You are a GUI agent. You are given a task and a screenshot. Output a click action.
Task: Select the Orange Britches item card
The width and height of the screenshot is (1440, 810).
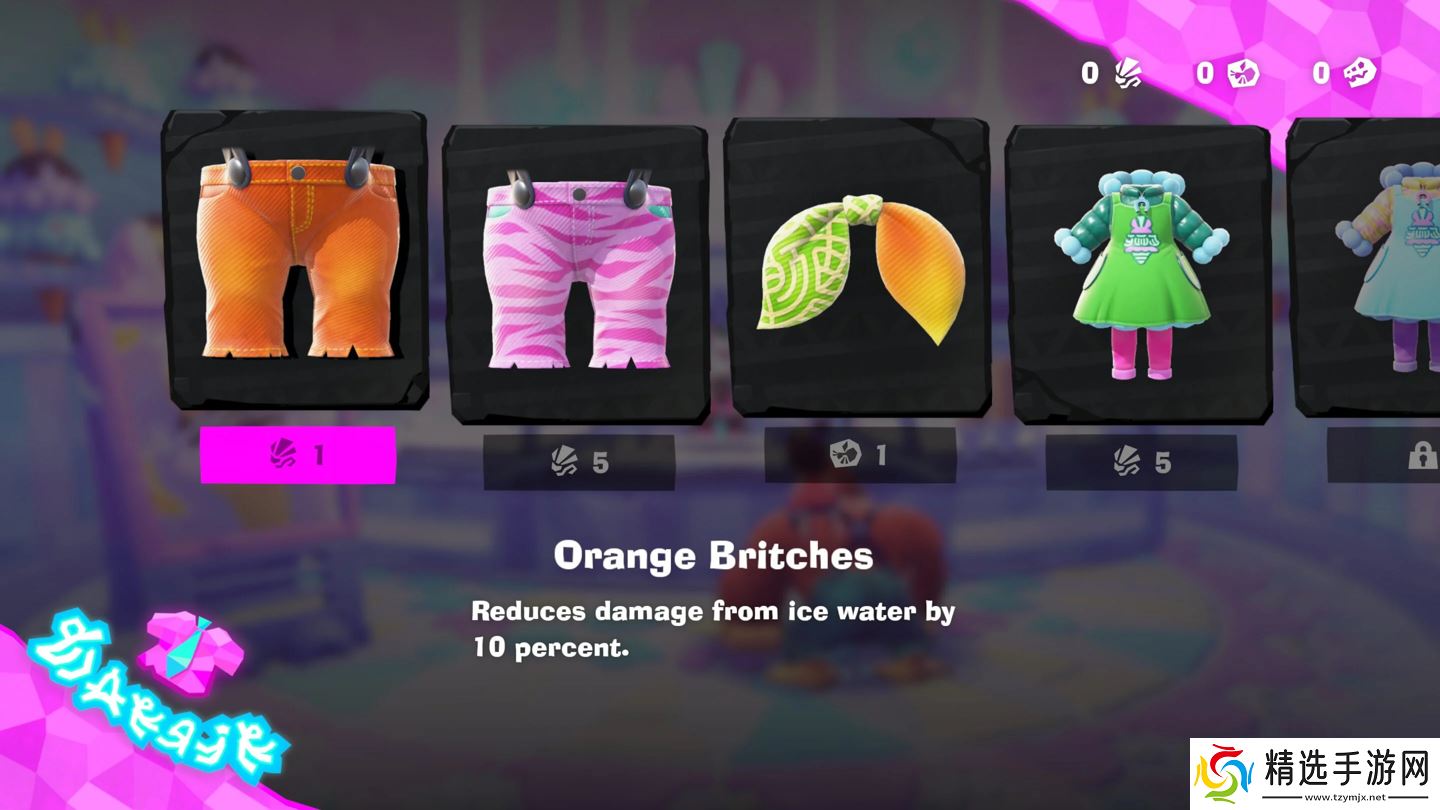(296, 260)
